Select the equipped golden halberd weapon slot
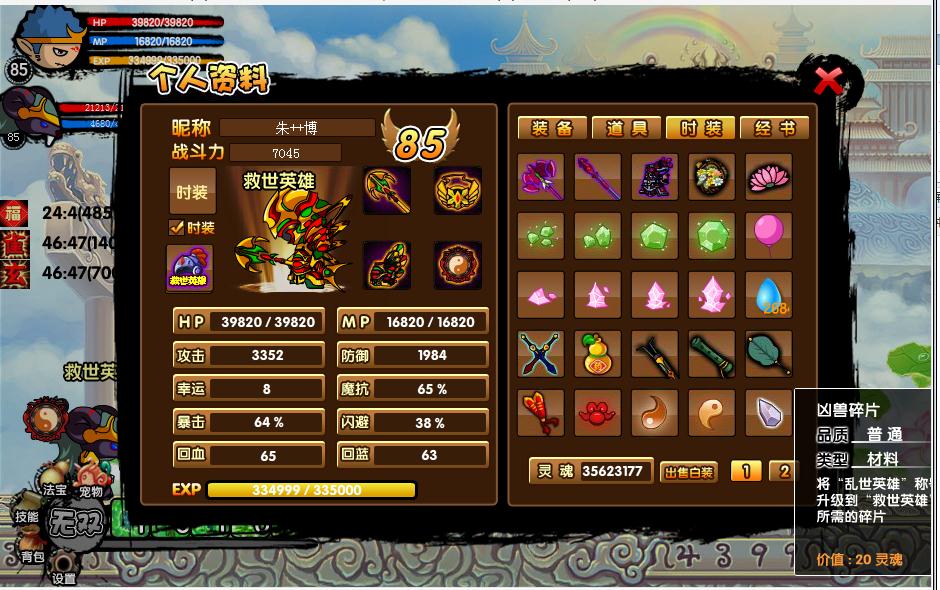The image size is (940, 590). 387,190
